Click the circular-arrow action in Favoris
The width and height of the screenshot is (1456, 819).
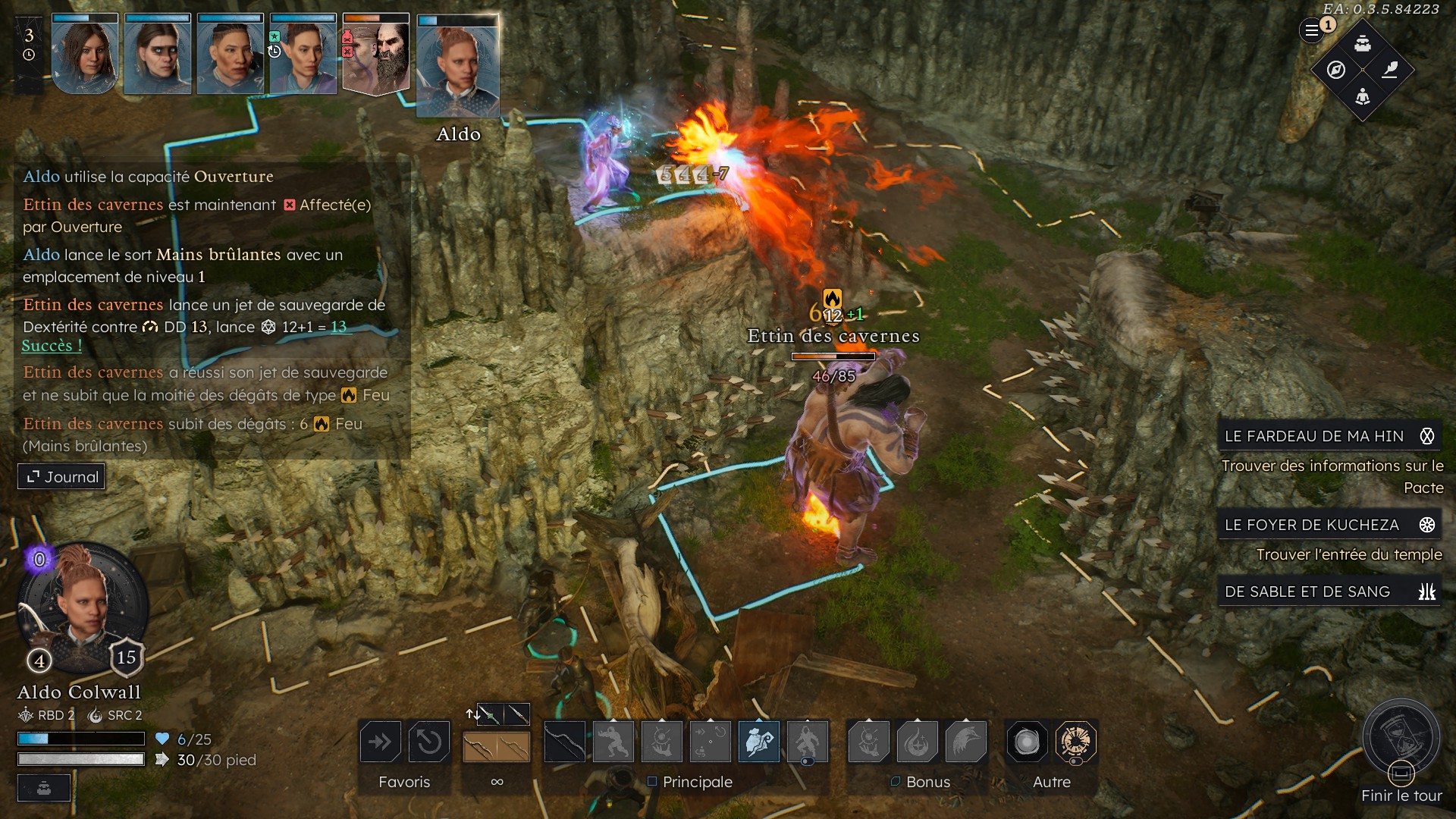[x=428, y=742]
